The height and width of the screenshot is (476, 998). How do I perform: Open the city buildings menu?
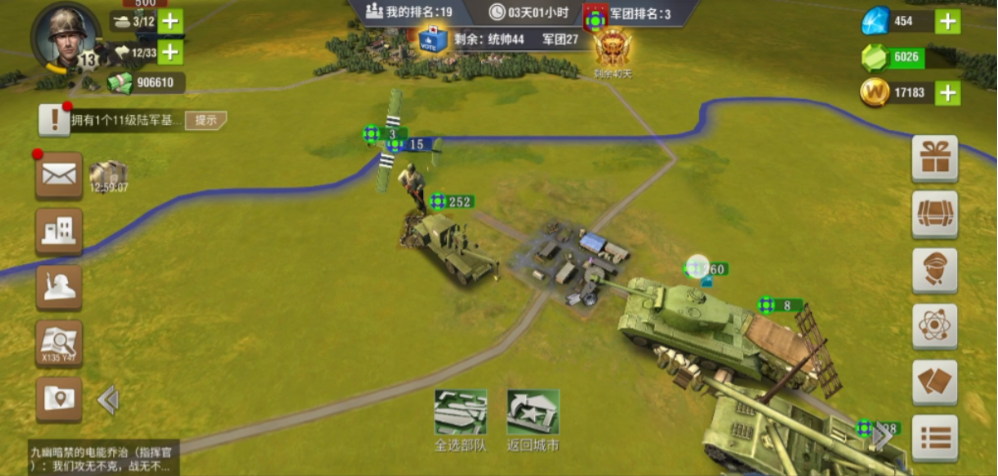click(x=59, y=231)
